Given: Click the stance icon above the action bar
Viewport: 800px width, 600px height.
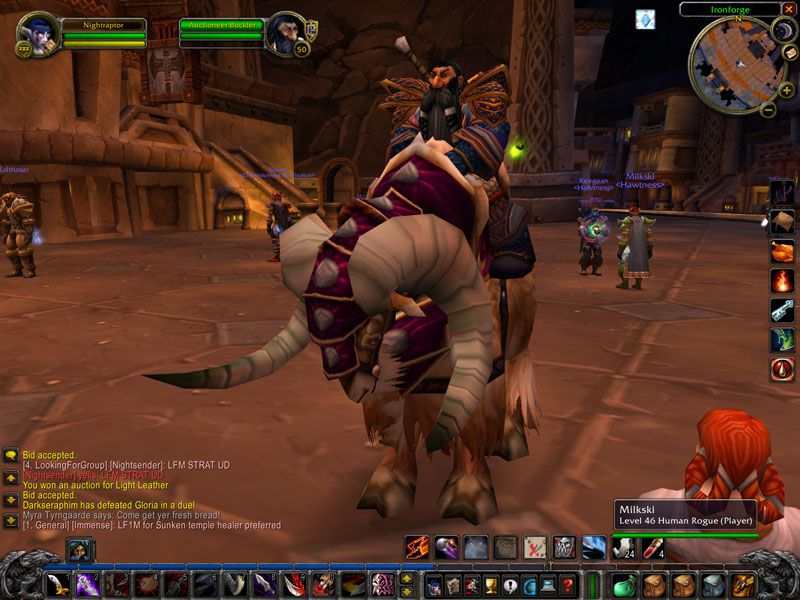Looking at the screenshot, I should pyautogui.click(x=79, y=549).
